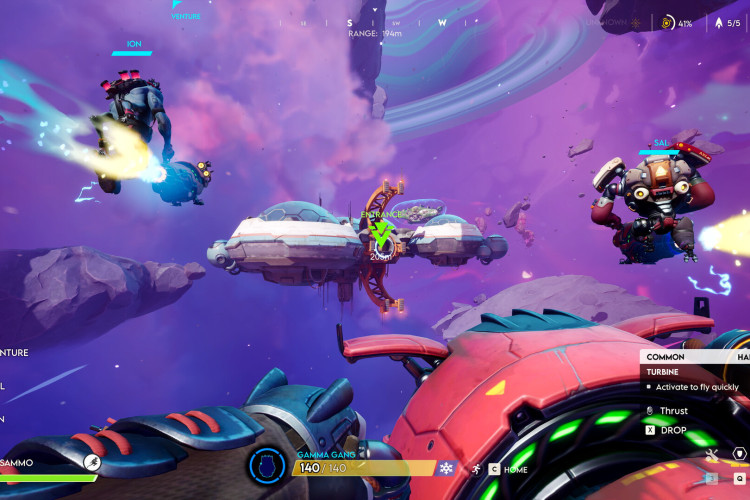Click the yellow scrap gear icon
Image resolution: width=750 pixels, height=500 pixels.
point(668,22)
